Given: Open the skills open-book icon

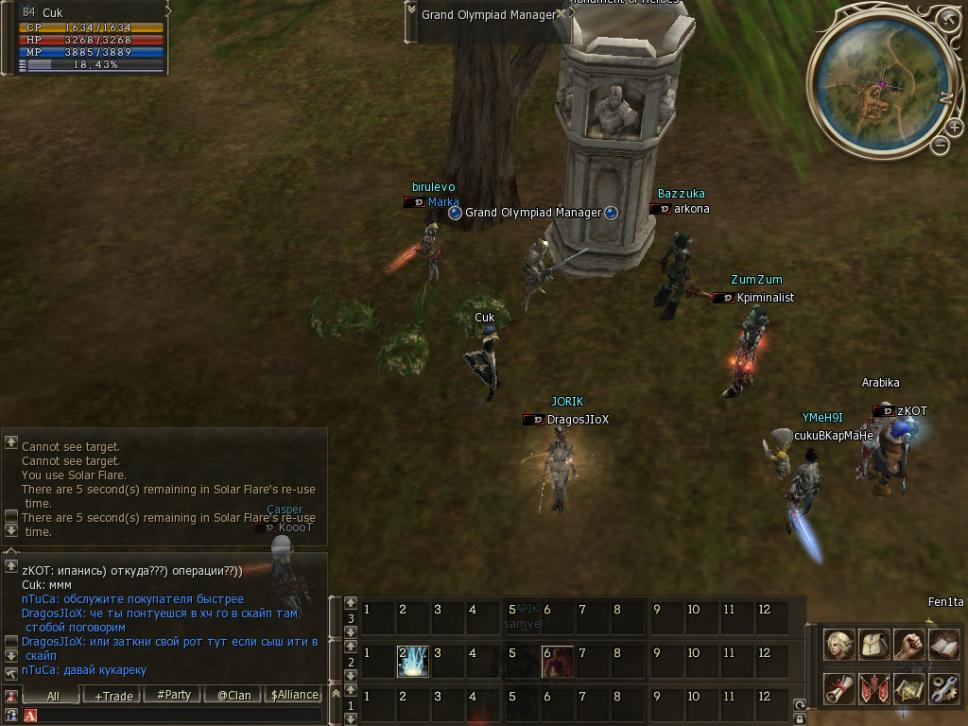Looking at the screenshot, I should [943, 645].
